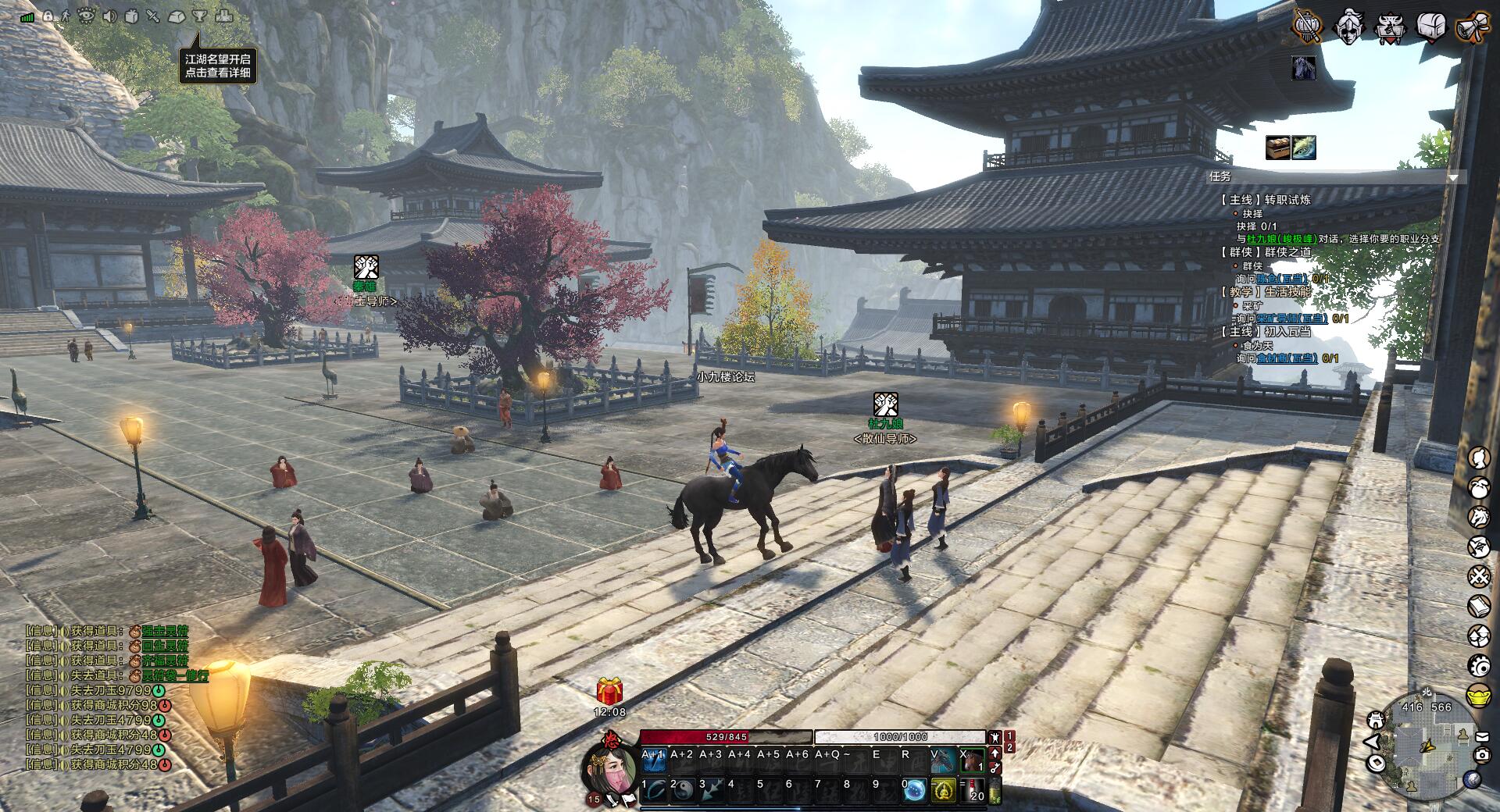Screen dimensions: 1500x812
Task: Activate the yin-yang skill in slot 2
Action: (683, 791)
